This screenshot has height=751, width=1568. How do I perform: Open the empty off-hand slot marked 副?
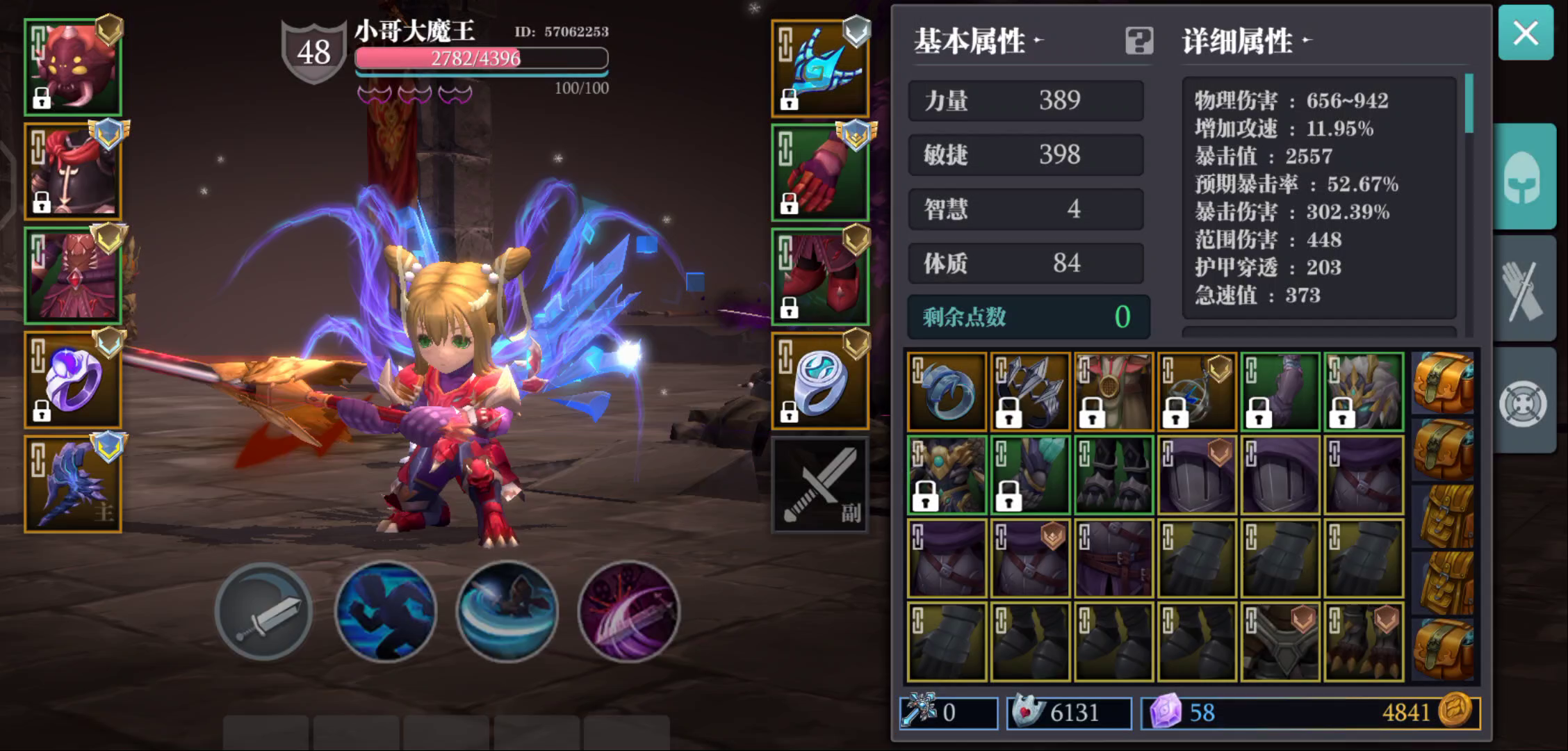(x=820, y=483)
